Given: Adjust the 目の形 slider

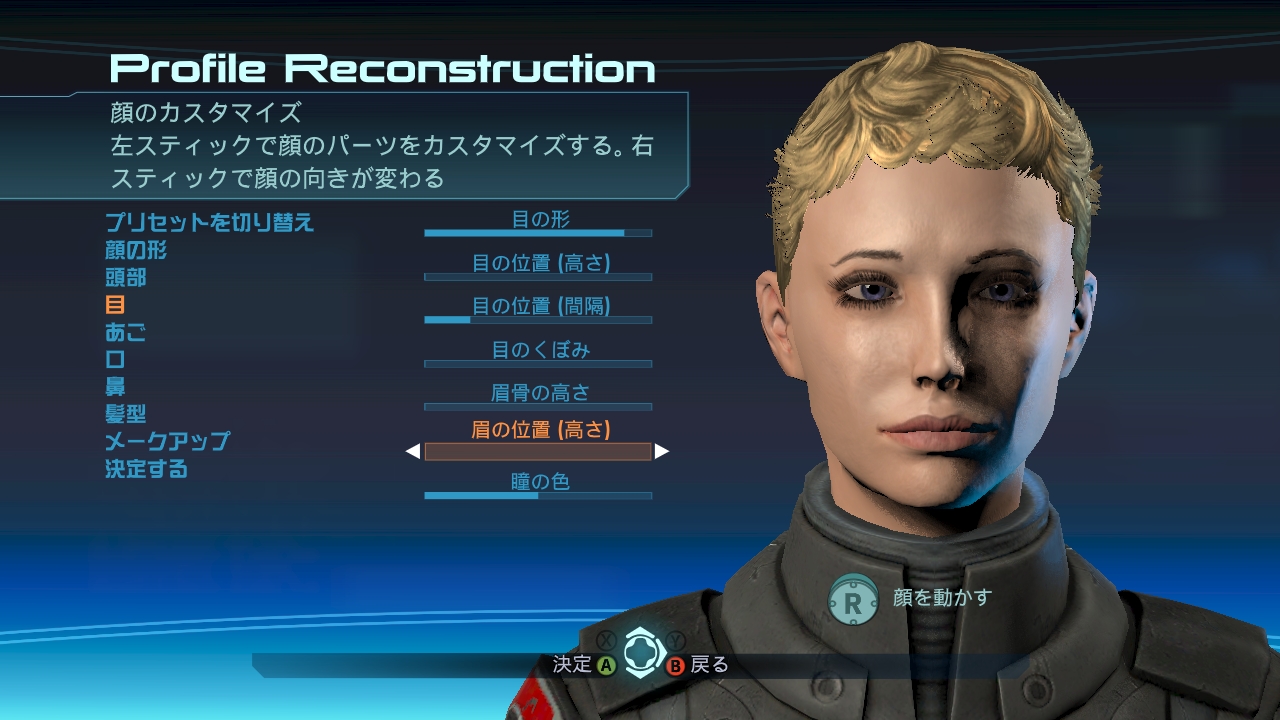Looking at the screenshot, I should click(x=538, y=232).
